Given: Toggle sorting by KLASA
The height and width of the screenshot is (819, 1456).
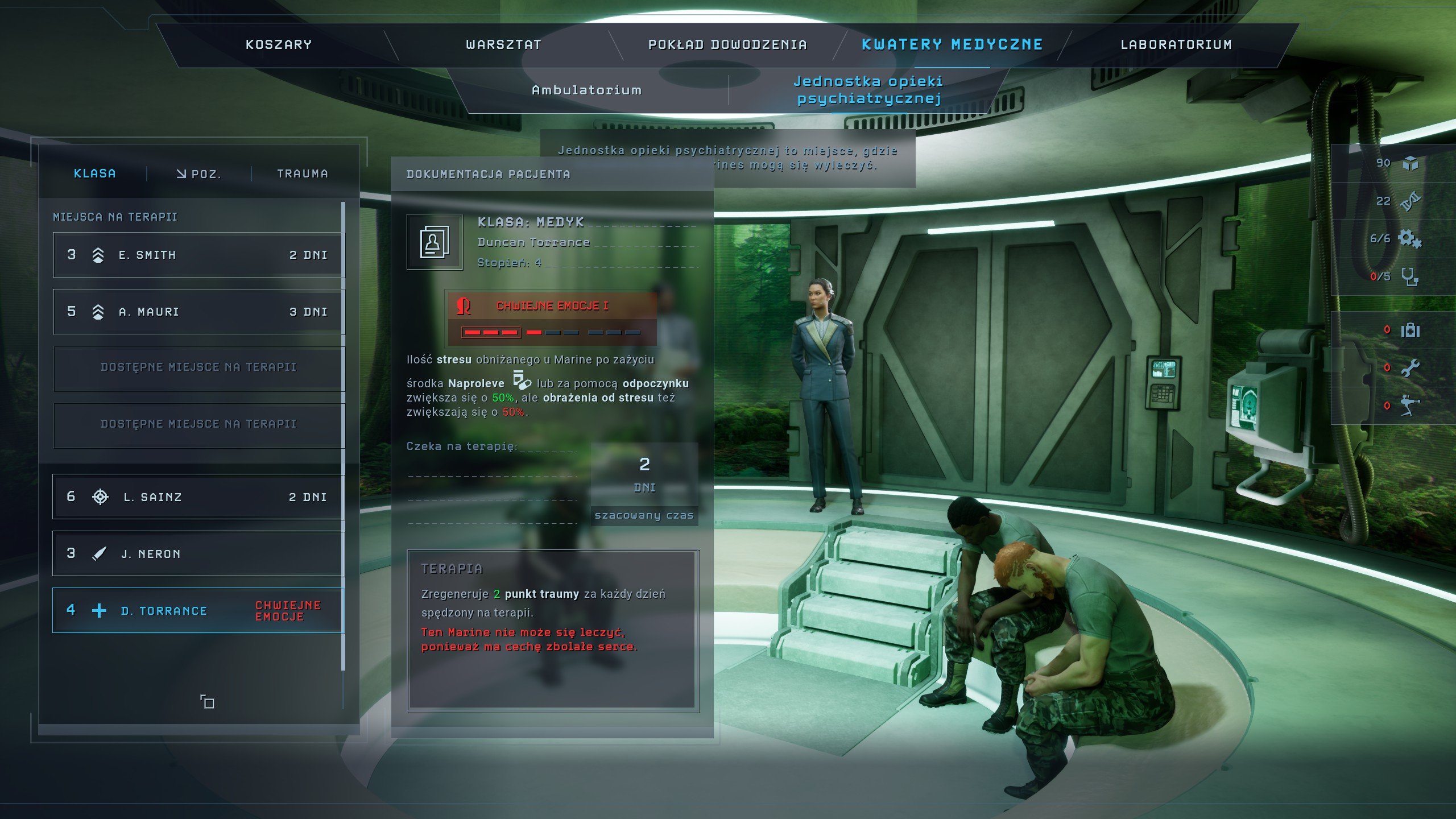Looking at the screenshot, I should pos(95,174).
